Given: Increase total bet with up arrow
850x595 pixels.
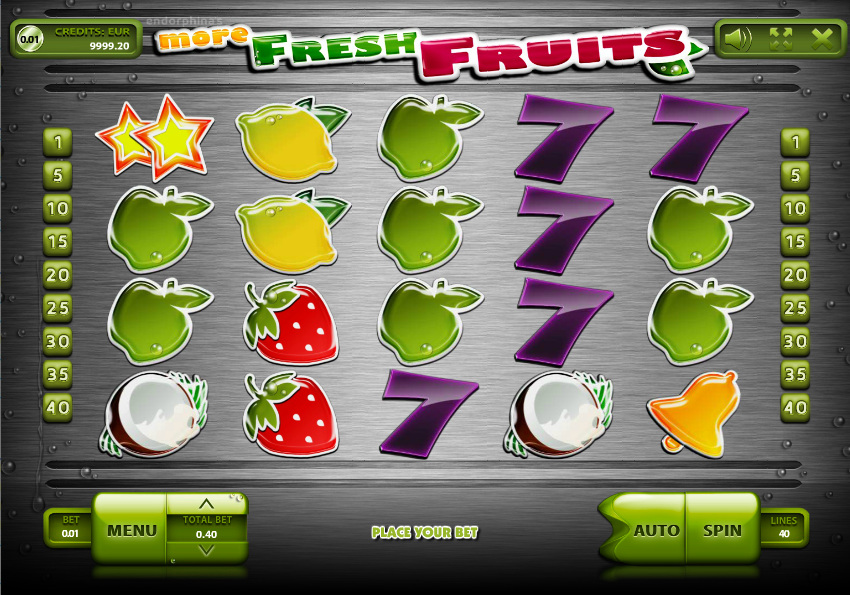Looking at the screenshot, I should [207, 504].
